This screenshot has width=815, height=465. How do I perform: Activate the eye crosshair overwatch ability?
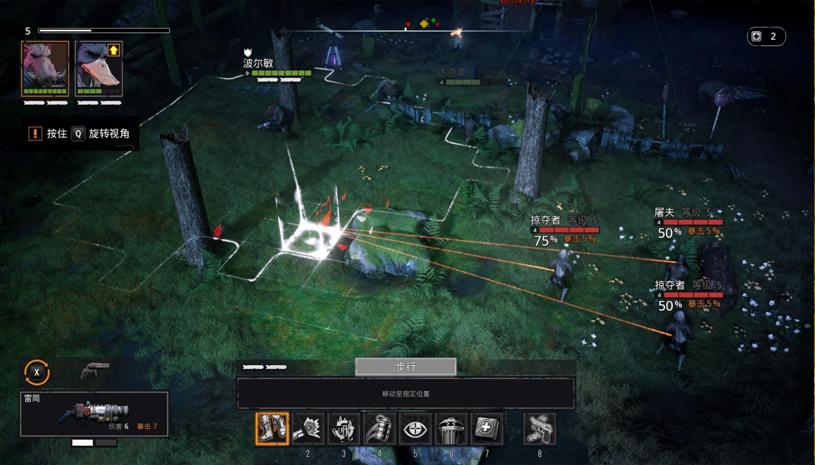click(x=415, y=428)
